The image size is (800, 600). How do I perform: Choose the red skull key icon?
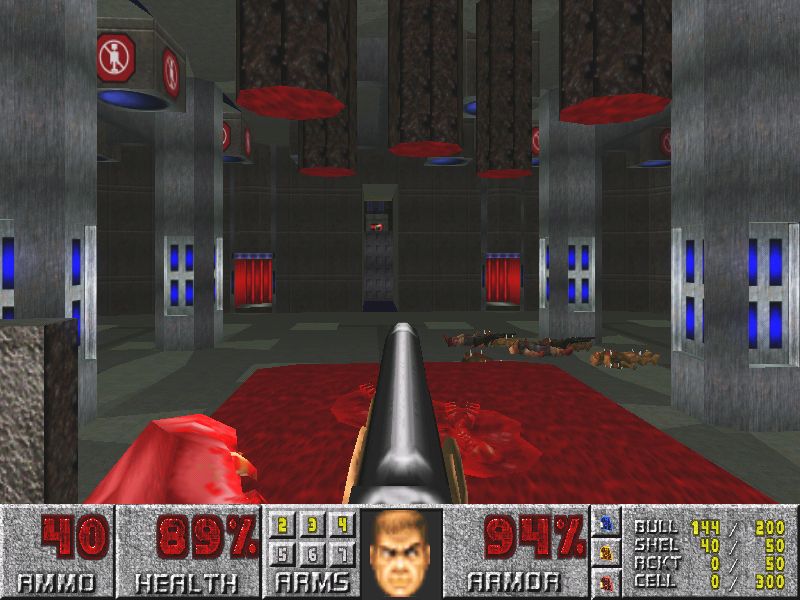[x=606, y=579]
